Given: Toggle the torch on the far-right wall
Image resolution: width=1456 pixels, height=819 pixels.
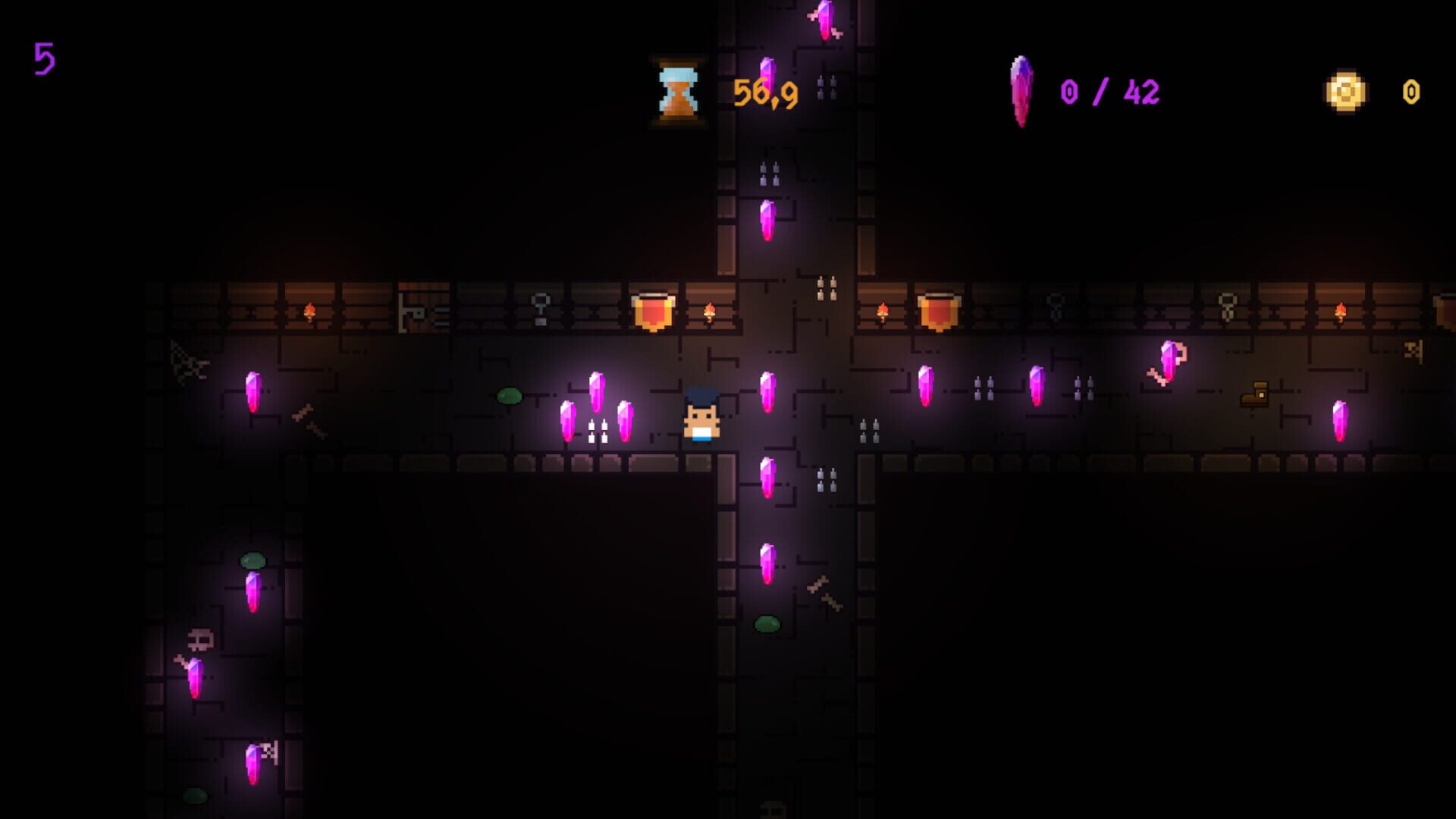Looking at the screenshot, I should (x=1341, y=311).
